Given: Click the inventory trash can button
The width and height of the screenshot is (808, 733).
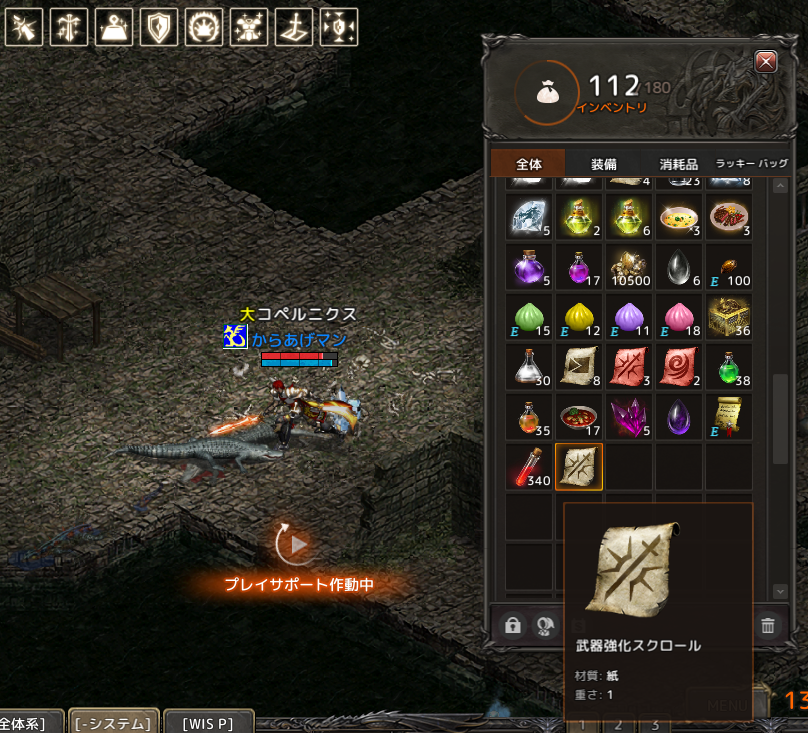Looking at the screenshot, I should pyautogui.click(x=768, y=626).
